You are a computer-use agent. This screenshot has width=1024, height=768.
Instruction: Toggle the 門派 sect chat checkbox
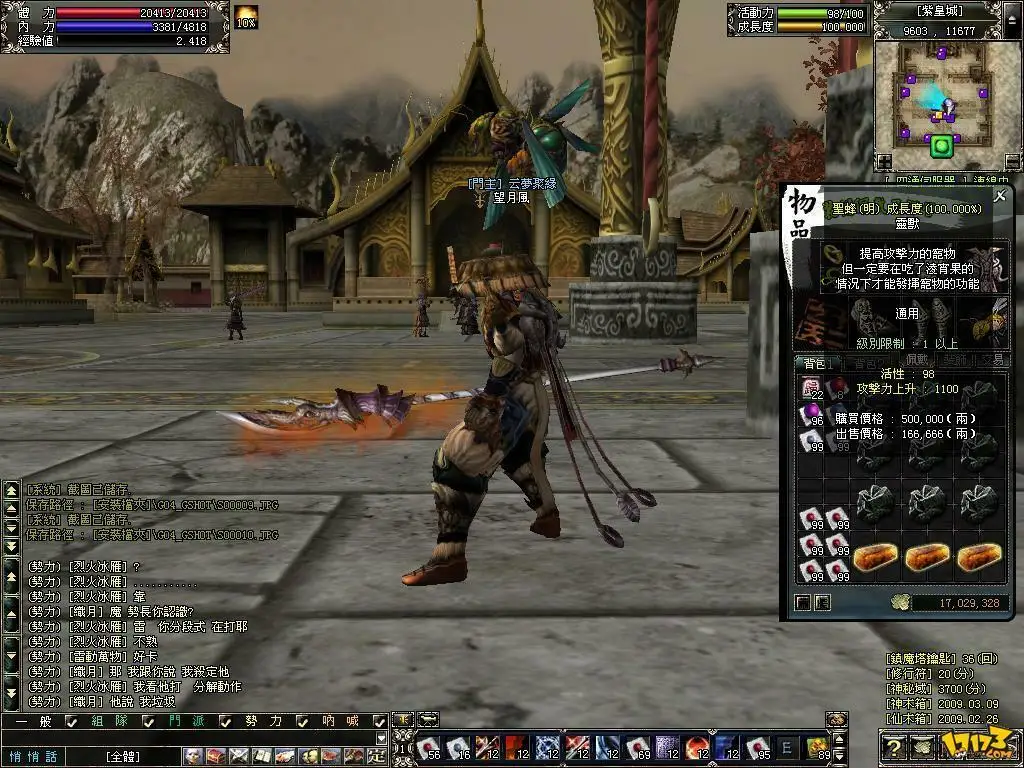point(226,721)
